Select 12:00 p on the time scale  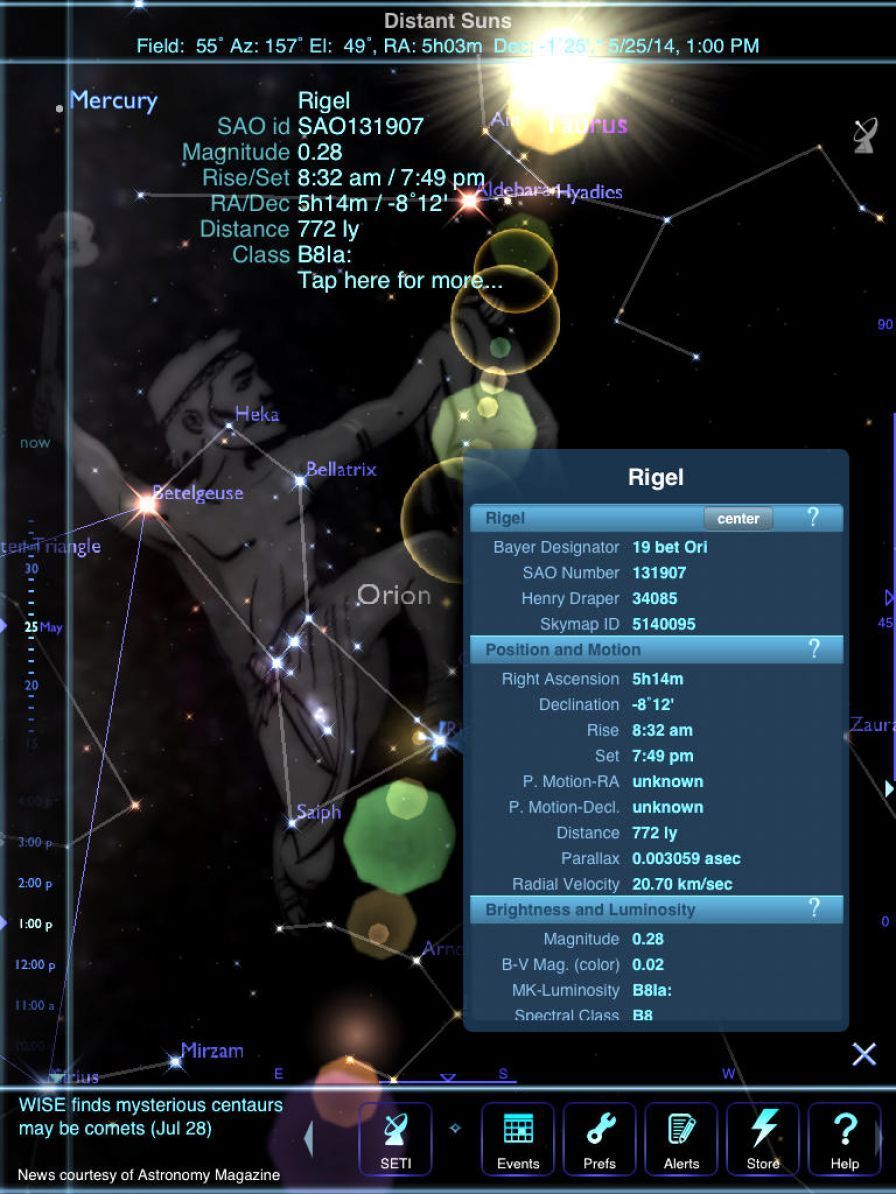pos(35,965)
